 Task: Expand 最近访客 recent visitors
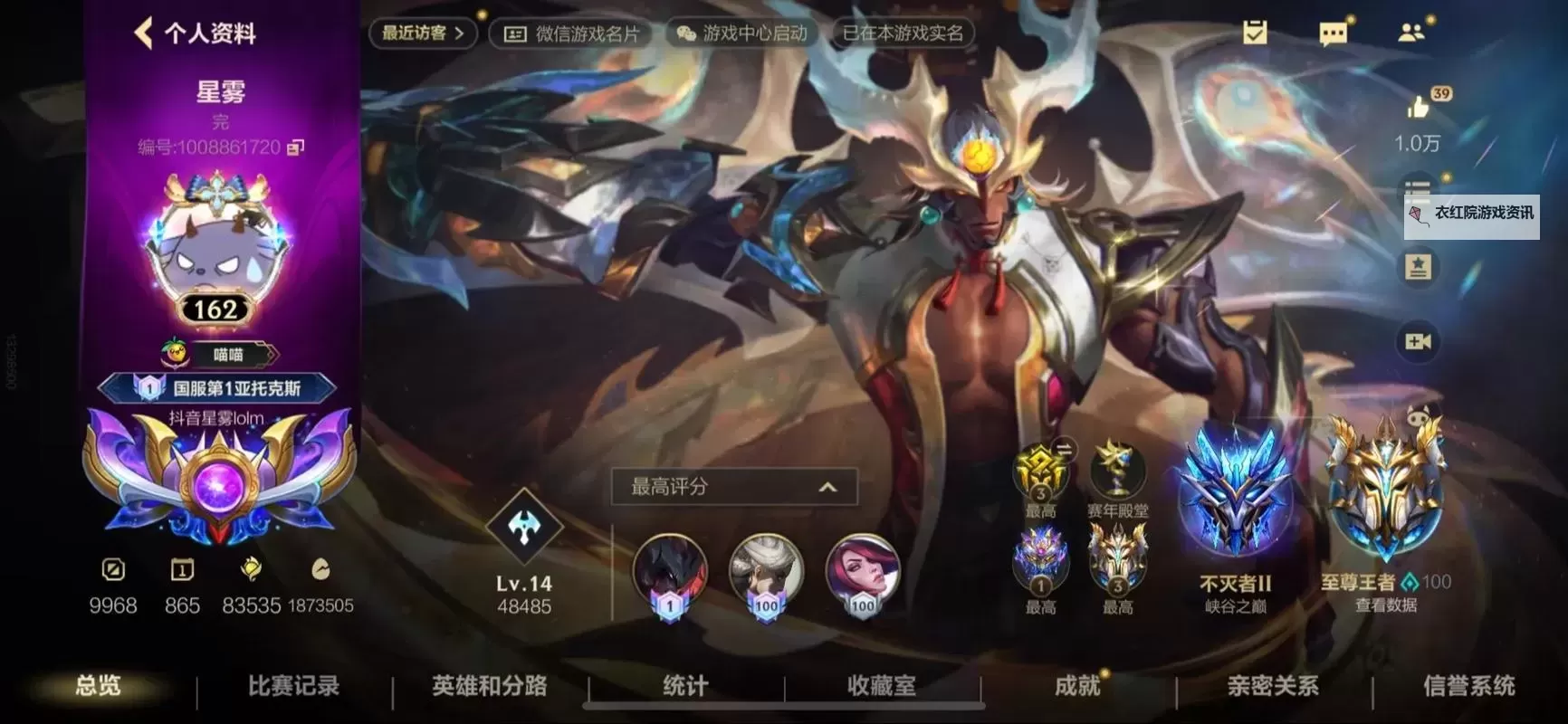pyautogui.click(x=421, y=32)
